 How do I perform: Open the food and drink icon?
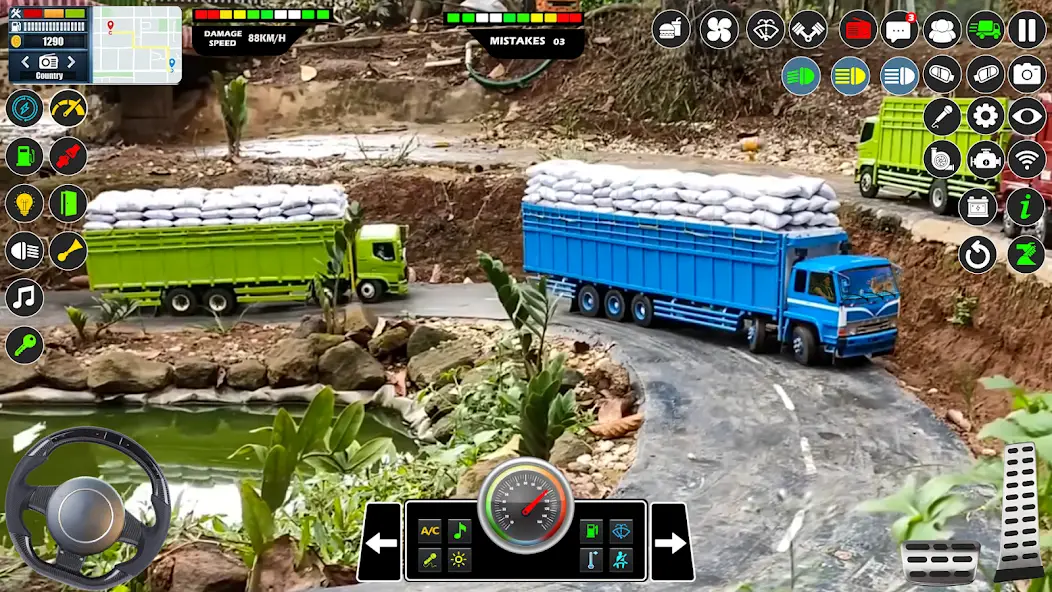[672, 29]
